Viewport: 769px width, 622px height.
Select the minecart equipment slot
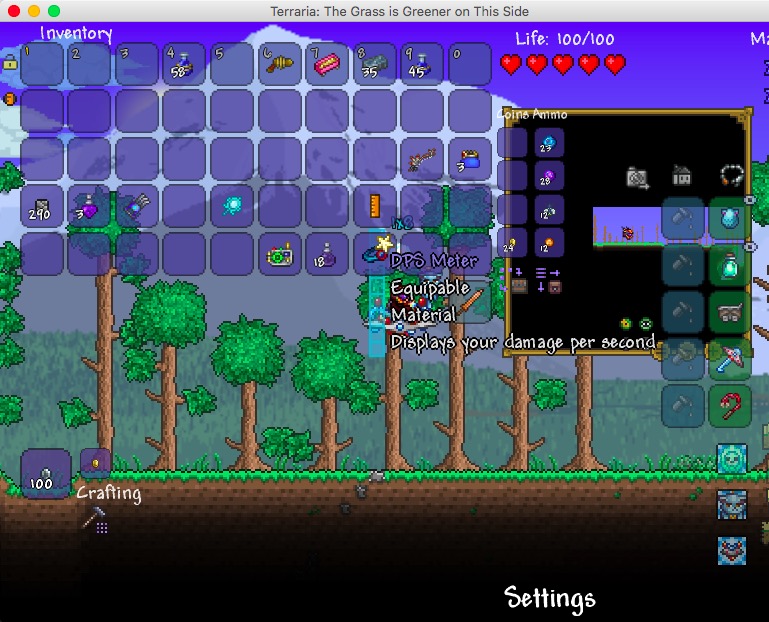click(730, 311)
